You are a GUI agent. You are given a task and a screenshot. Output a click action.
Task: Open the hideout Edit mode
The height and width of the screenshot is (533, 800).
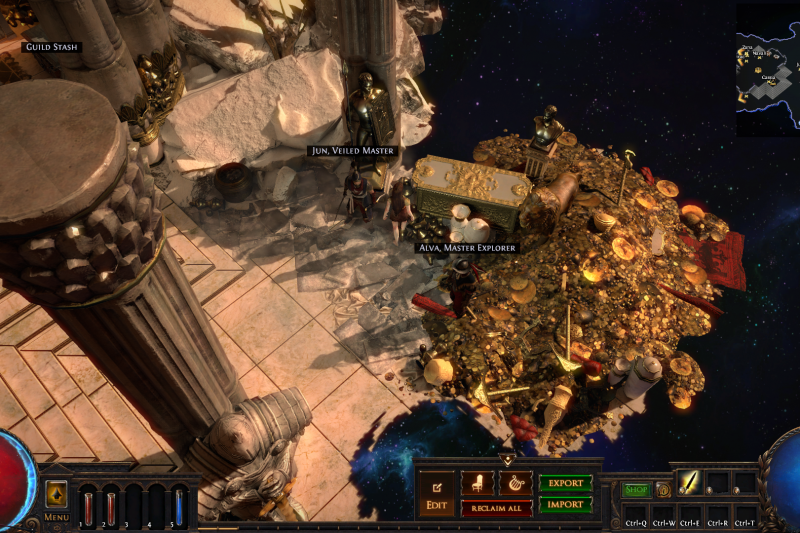coord(436,492)
